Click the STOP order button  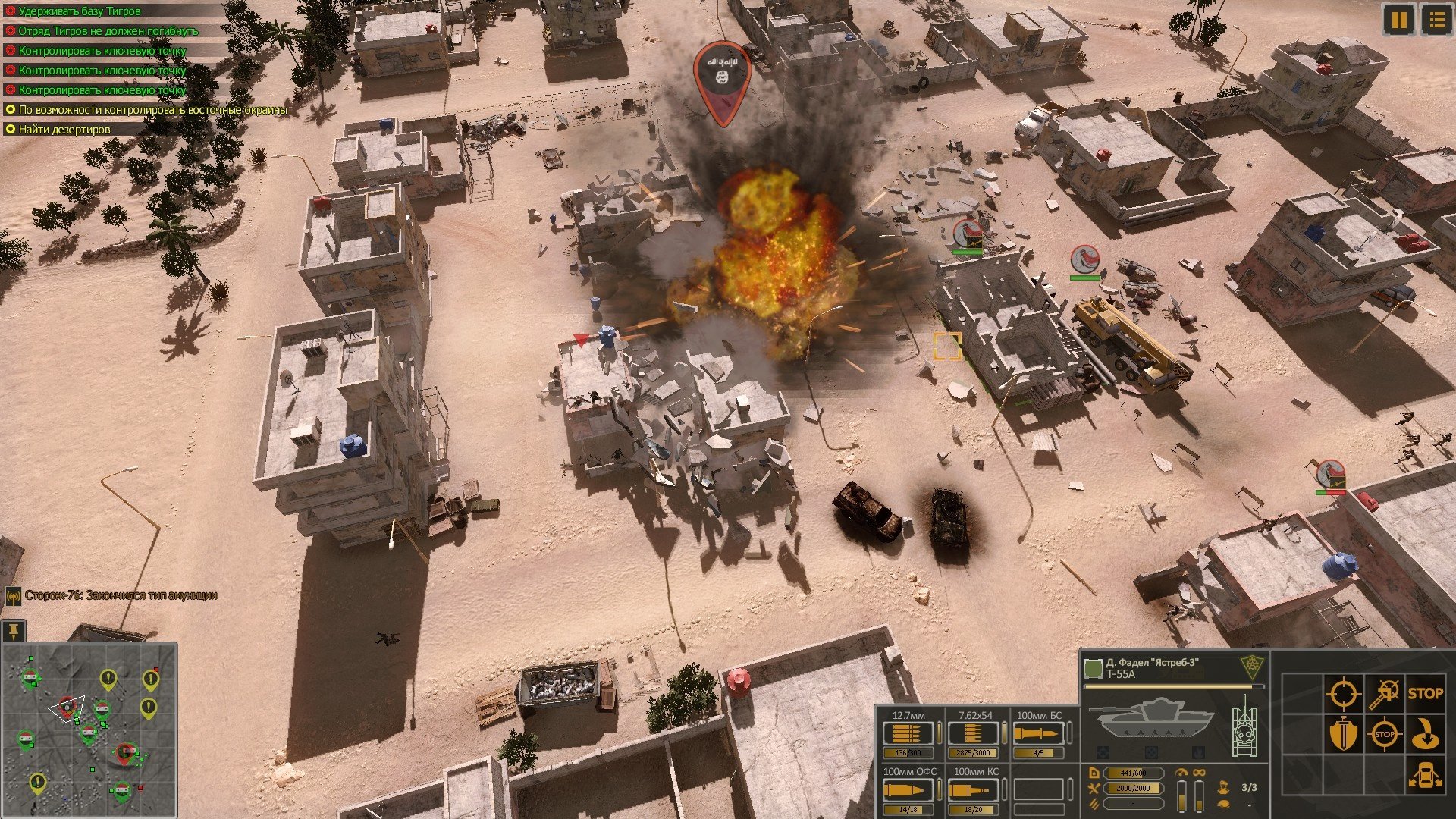(1425, 693)
